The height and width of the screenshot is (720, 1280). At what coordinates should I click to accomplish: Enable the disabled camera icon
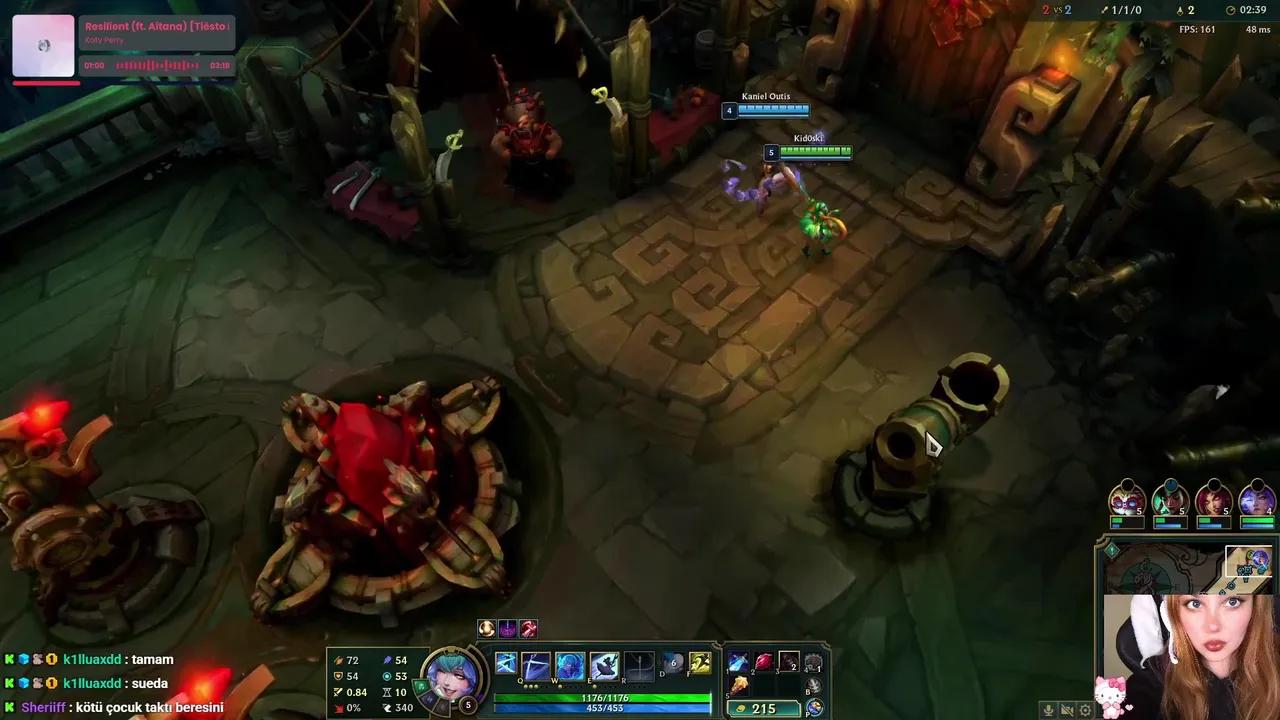(x=1067, y=709)
